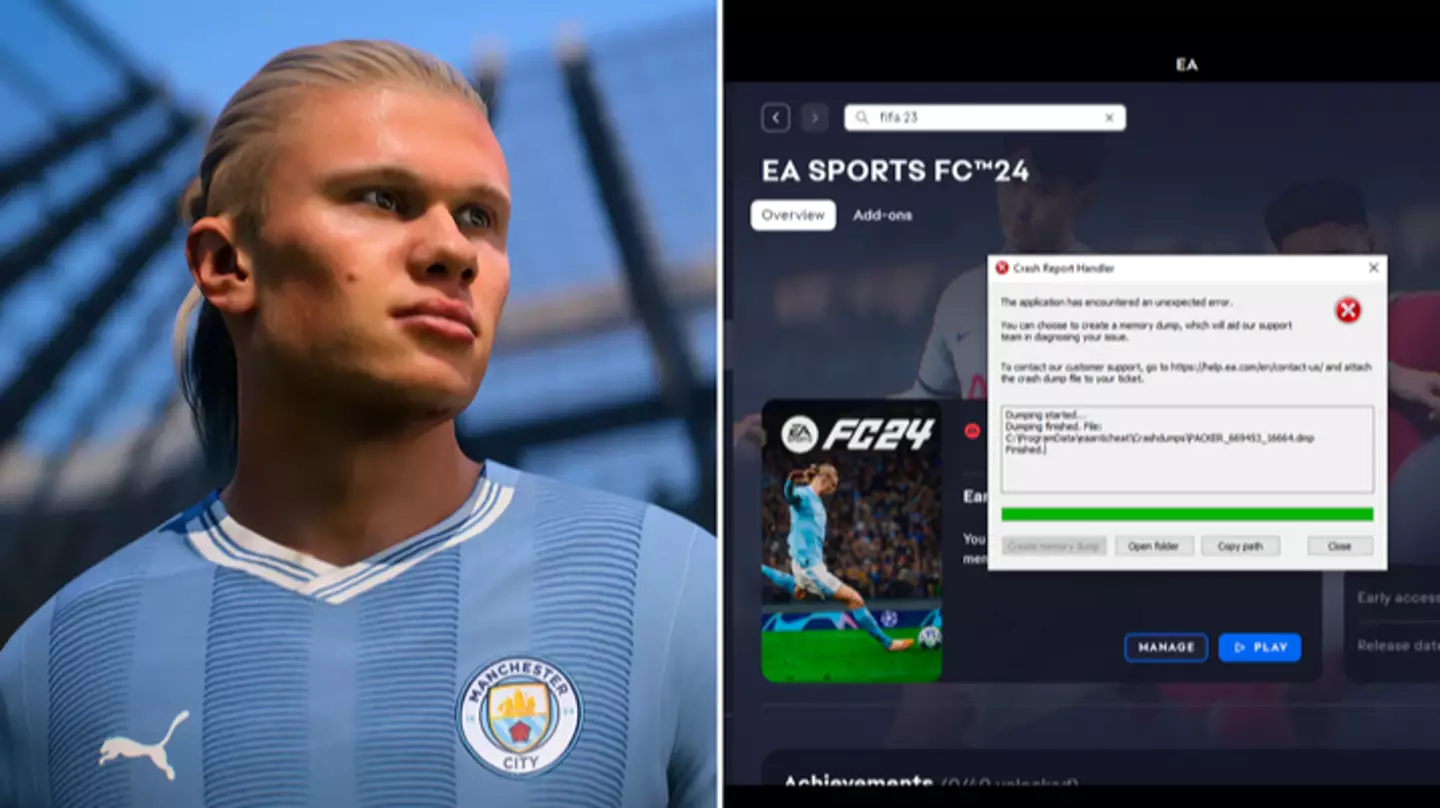Click the red error icon in the crash dialog
The image size is (1440, 808).
(1350, 310)
